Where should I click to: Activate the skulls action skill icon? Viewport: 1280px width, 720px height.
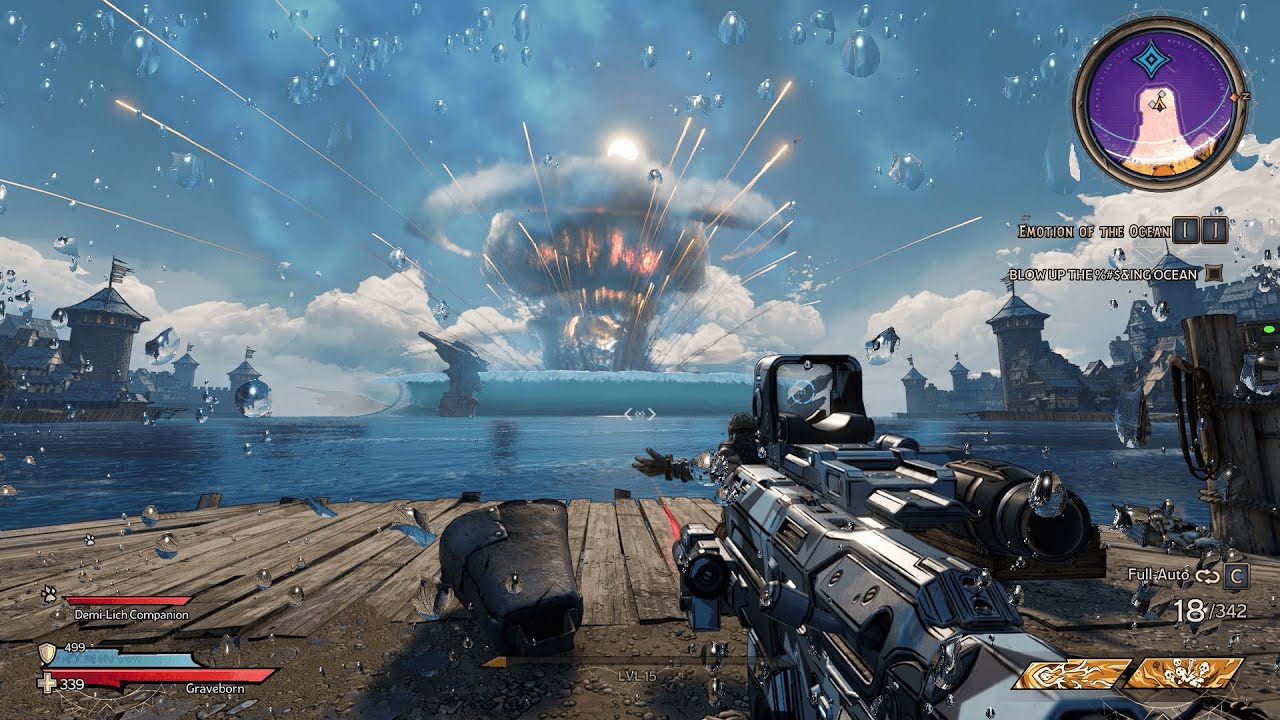click(1184, 673)
